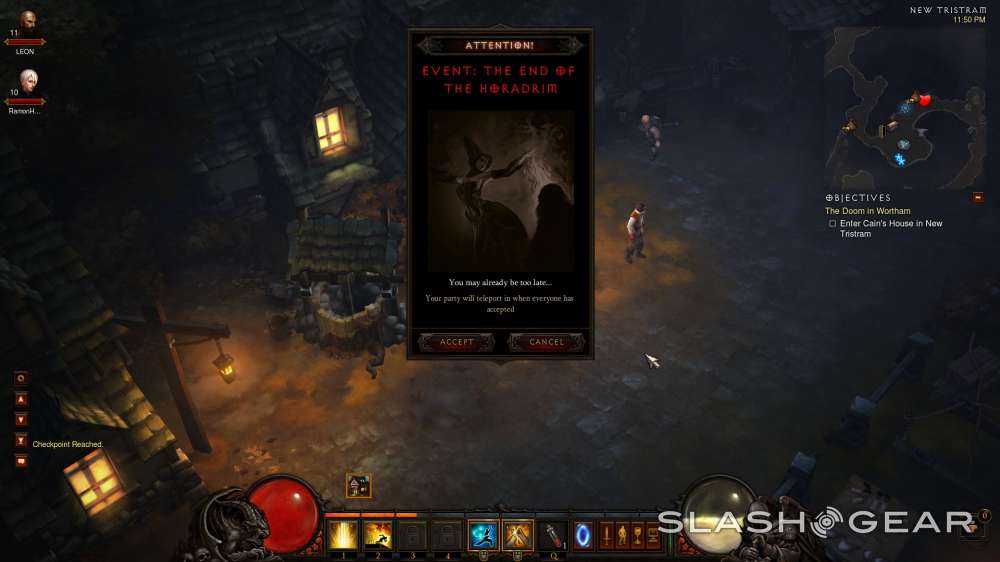This screenshot has width=1000, height=562.
Task: Use the fiery dash skill in slot 2
Action: point(377,536)
